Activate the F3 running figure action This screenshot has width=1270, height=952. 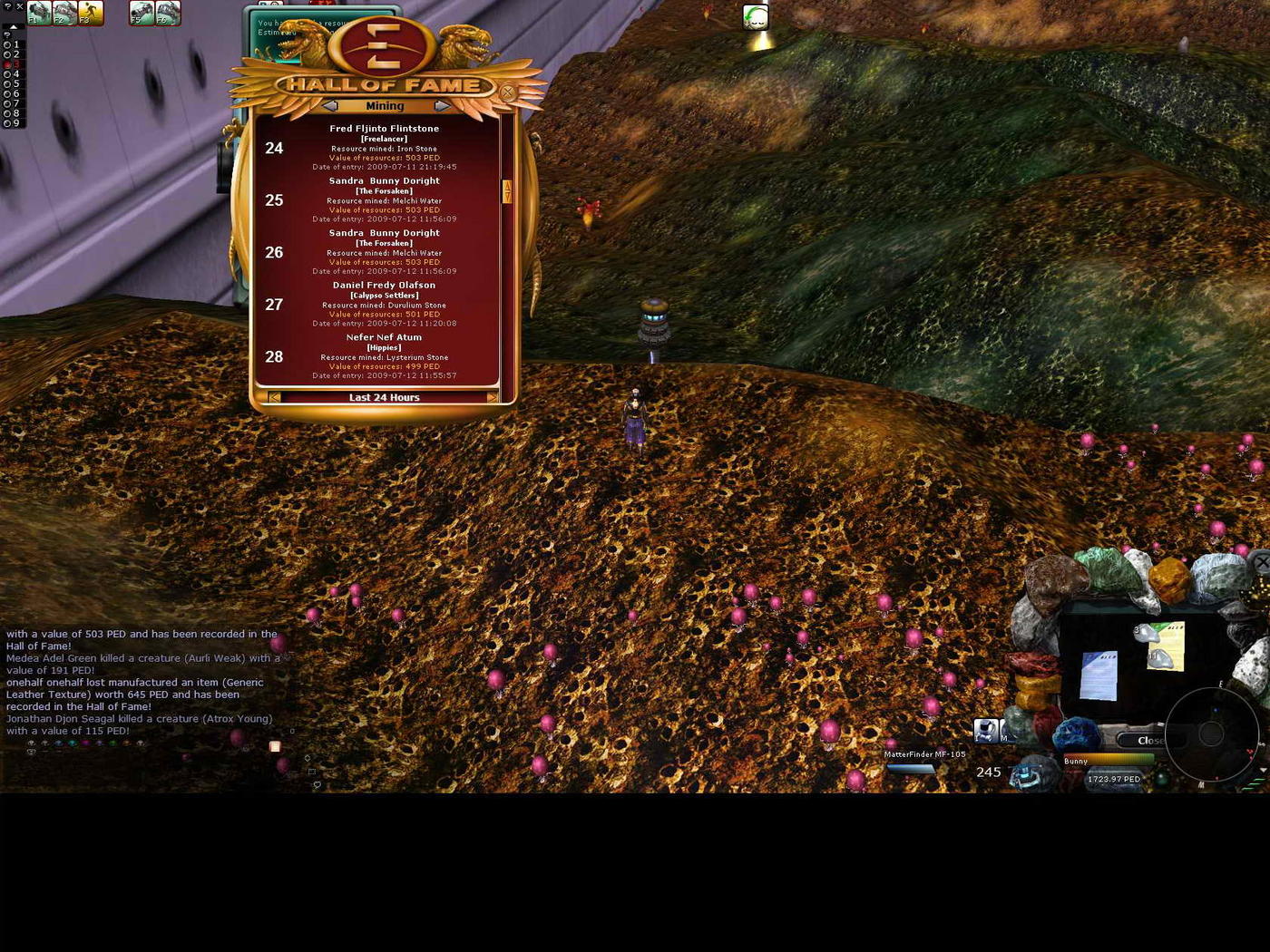click(91, 13)
